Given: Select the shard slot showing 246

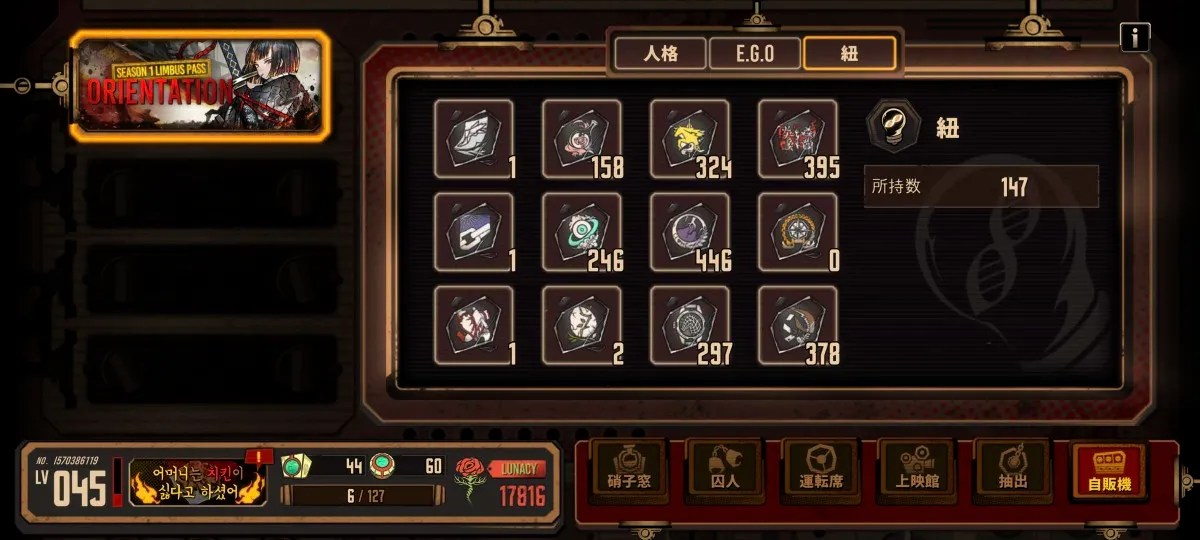Looking at the screenshot, I should [x=582, y=232].
